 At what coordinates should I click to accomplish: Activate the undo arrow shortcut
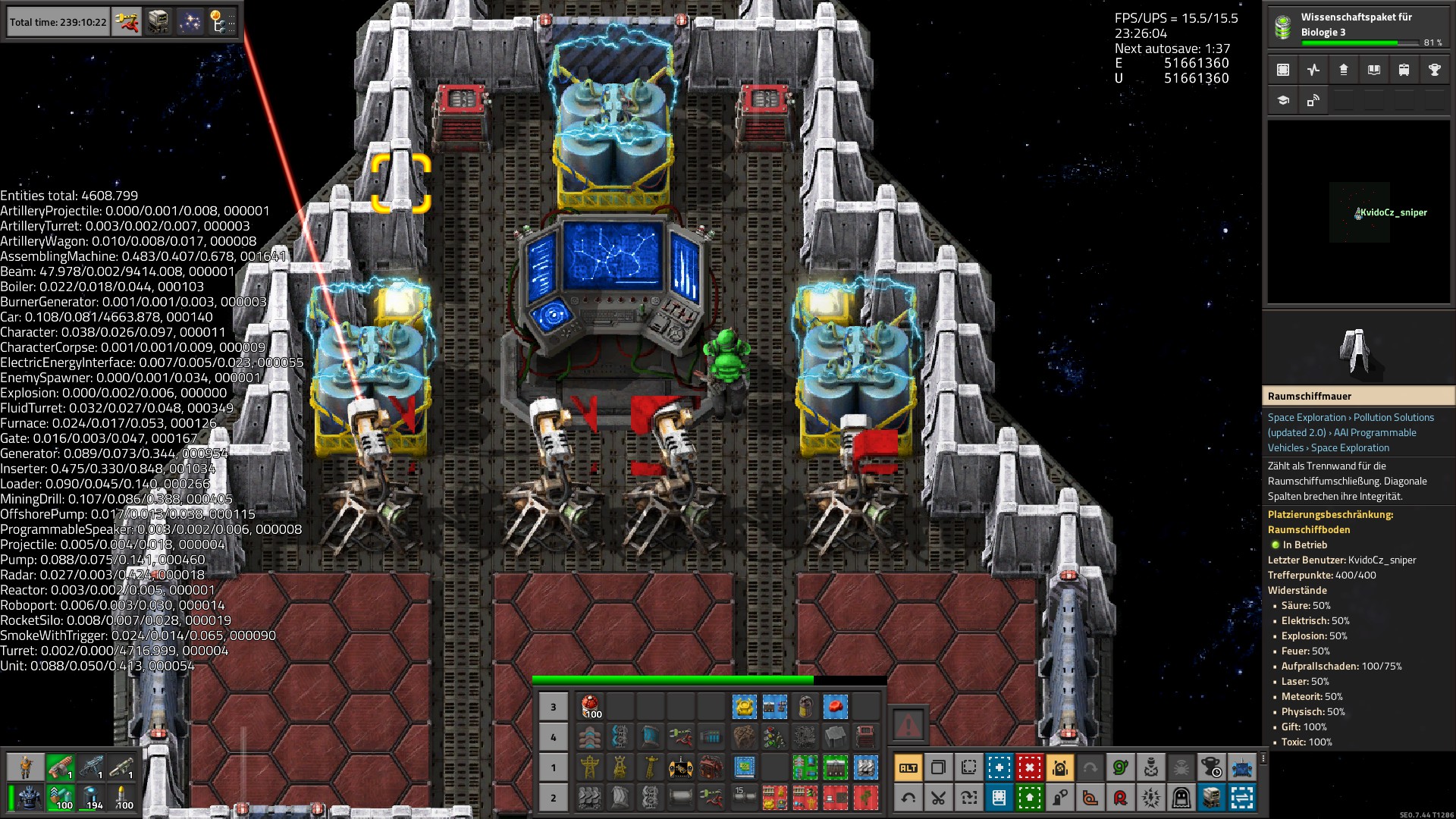pyautogui.click(x=908, y=798)
